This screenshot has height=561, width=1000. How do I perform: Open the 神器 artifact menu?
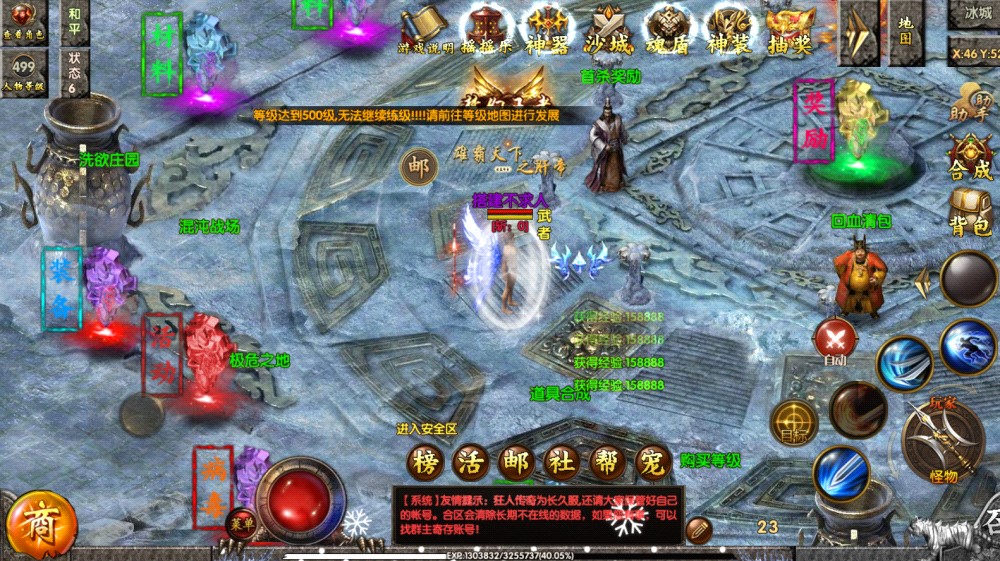pyautogui.click(x=550, y=27)
